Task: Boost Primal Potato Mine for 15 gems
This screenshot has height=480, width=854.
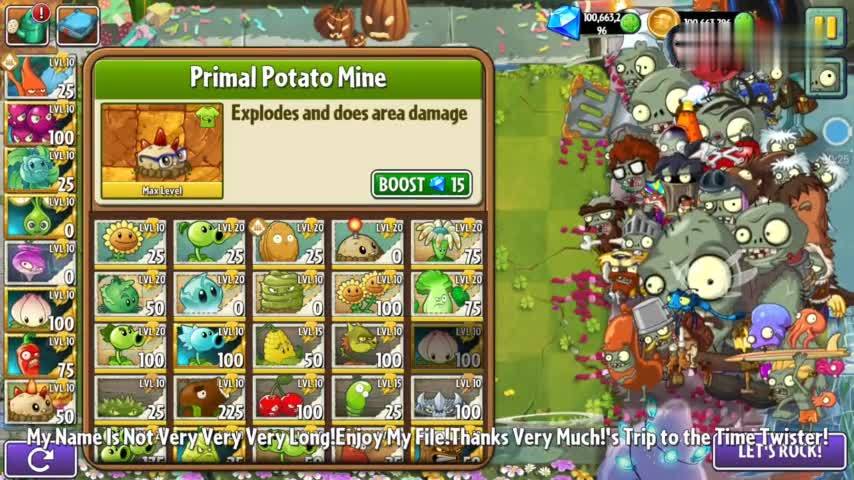Action: click(421, 185)
